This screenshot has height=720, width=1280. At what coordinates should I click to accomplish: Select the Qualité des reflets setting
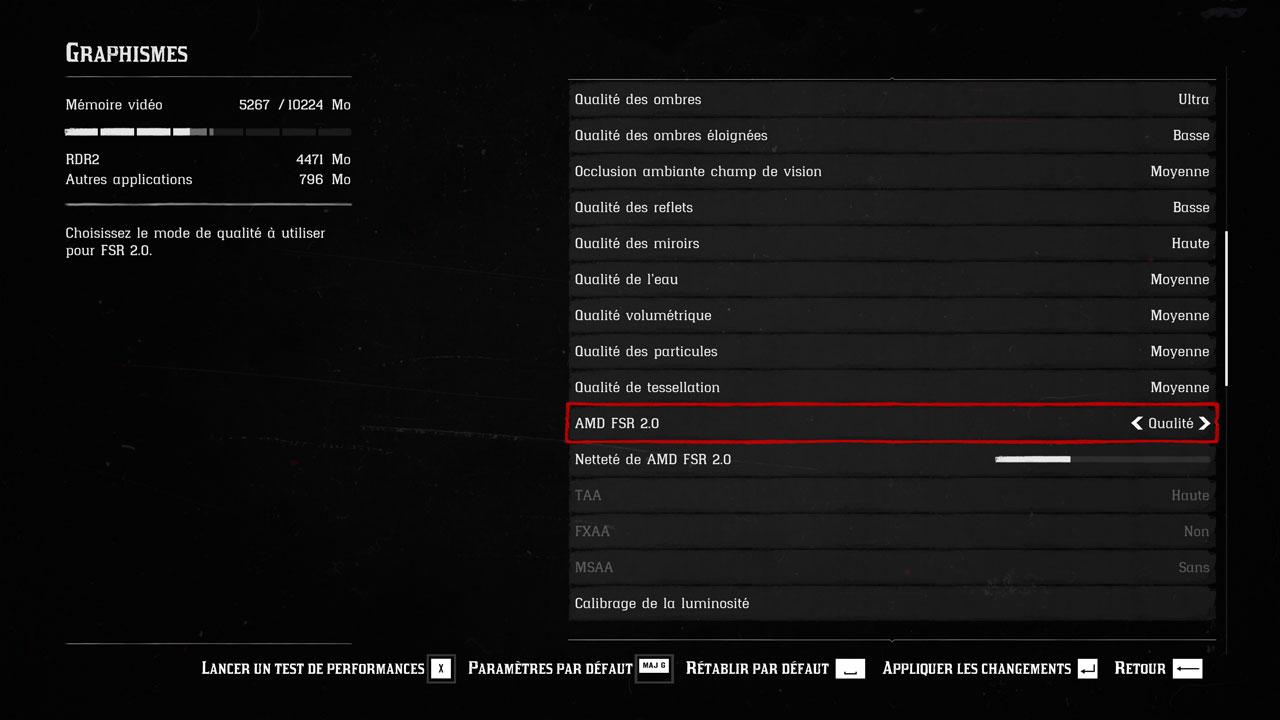click(x=890, y=207)
